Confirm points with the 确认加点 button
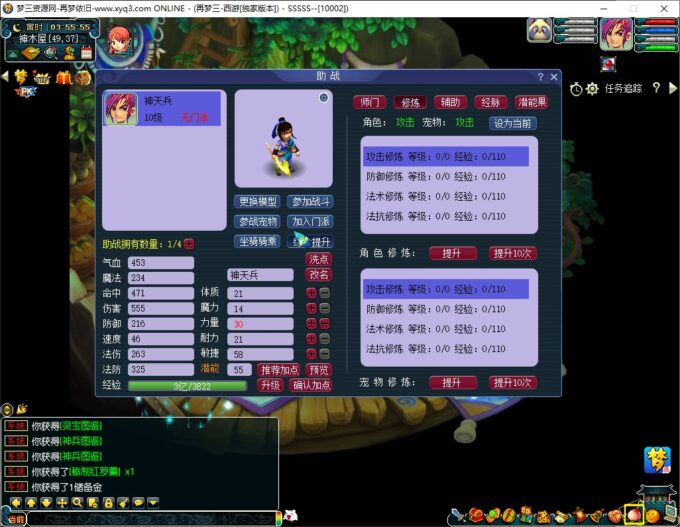The height and width of the screenshot is (527, 680). click(x=310, y=385)
